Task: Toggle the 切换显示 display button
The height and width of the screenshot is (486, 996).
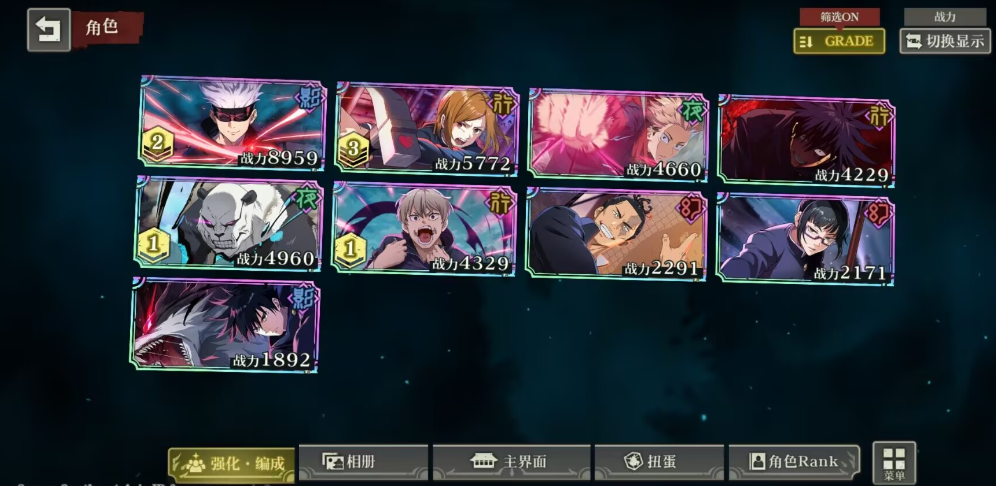Action: 944,41
